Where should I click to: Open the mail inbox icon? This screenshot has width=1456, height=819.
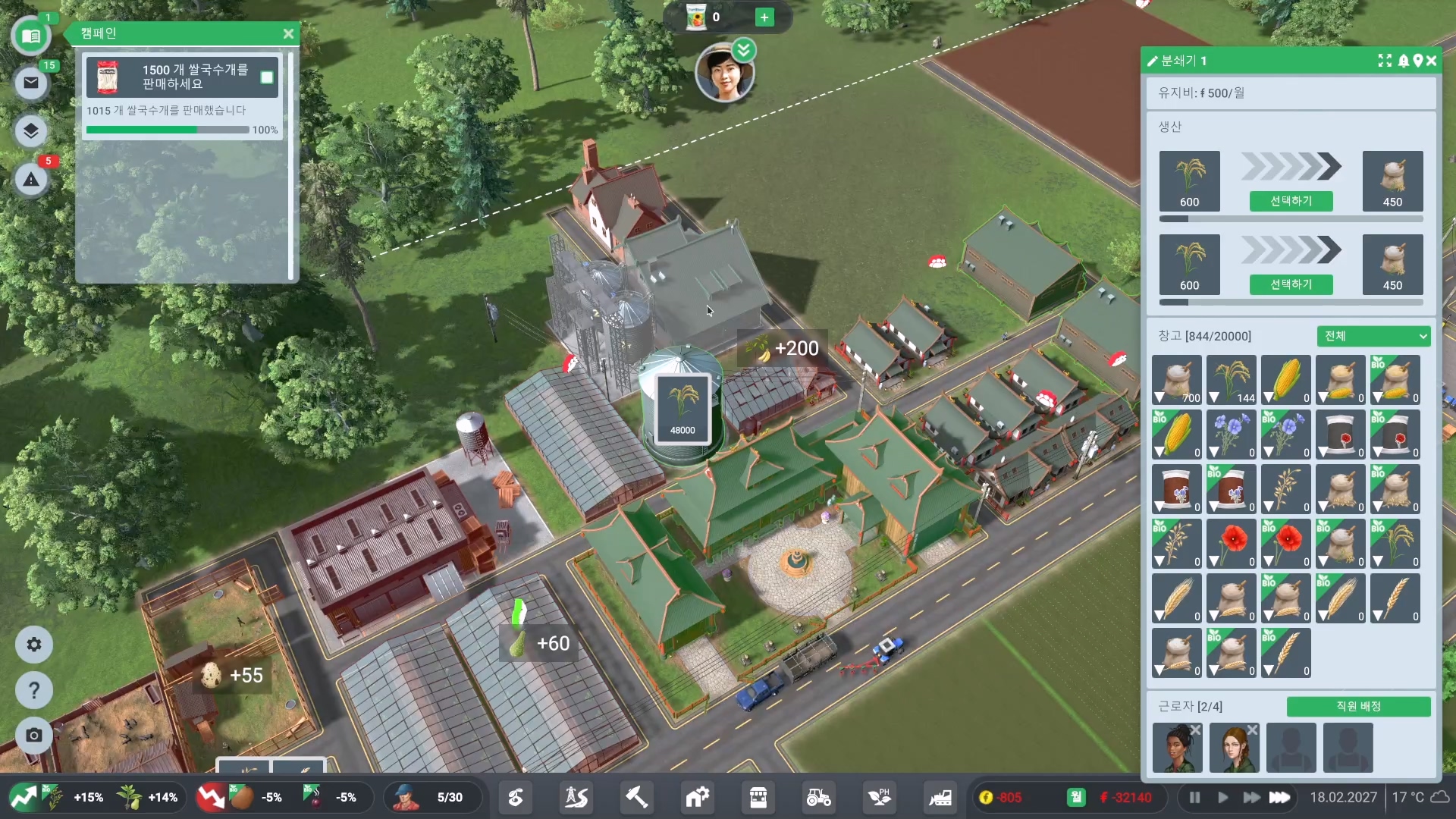pyautogui.click(x=31, y=83)
